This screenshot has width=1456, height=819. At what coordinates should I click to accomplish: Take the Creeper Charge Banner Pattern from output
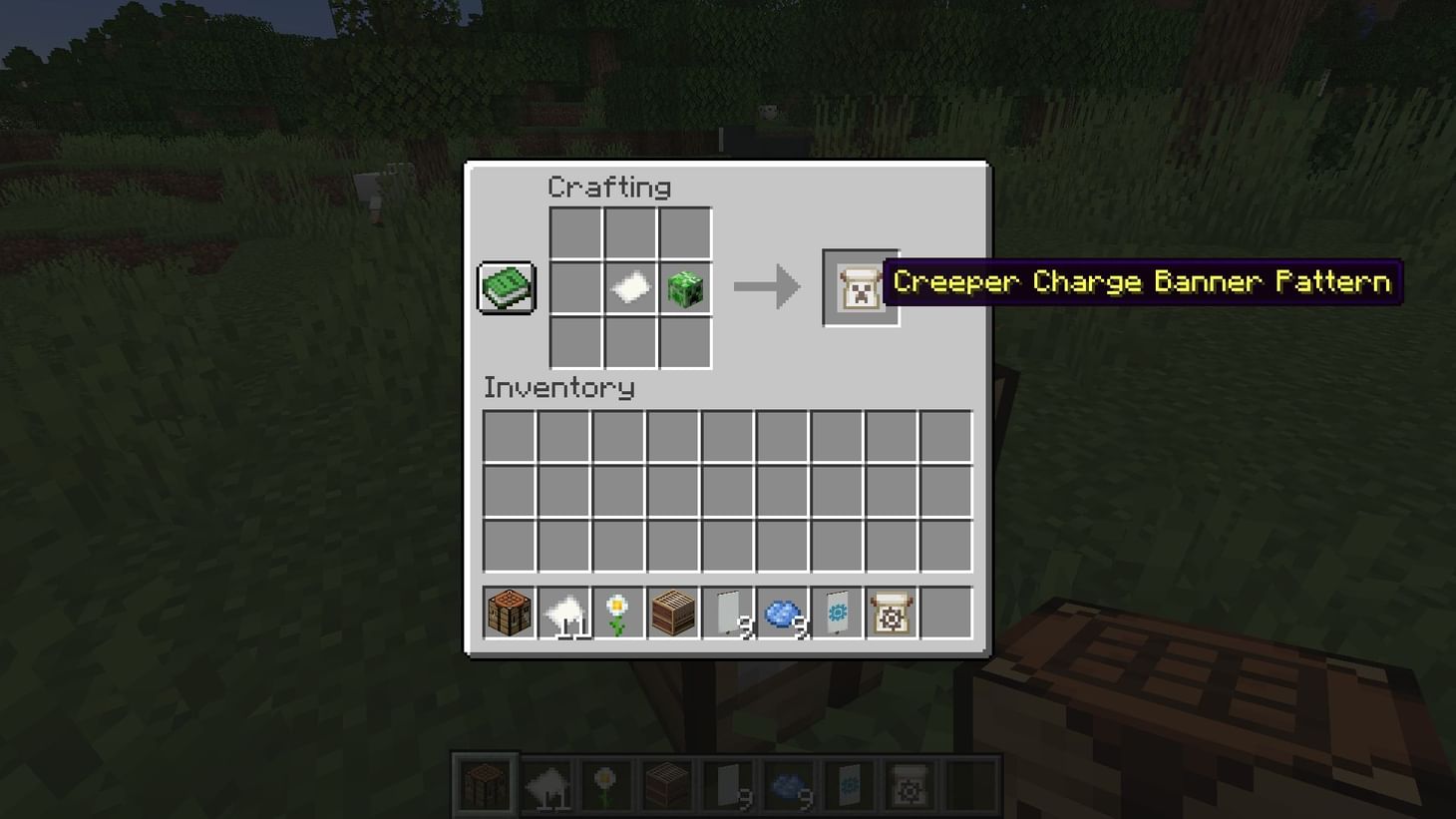coord(860,288)
